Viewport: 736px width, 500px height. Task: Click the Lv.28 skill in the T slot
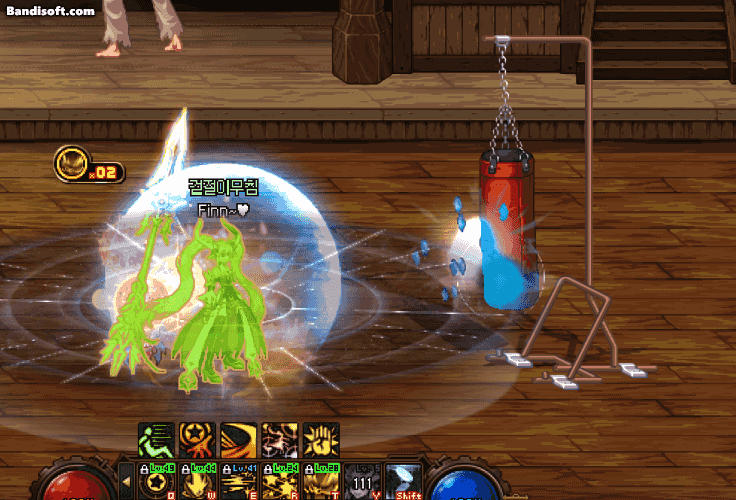coord(320,481)
